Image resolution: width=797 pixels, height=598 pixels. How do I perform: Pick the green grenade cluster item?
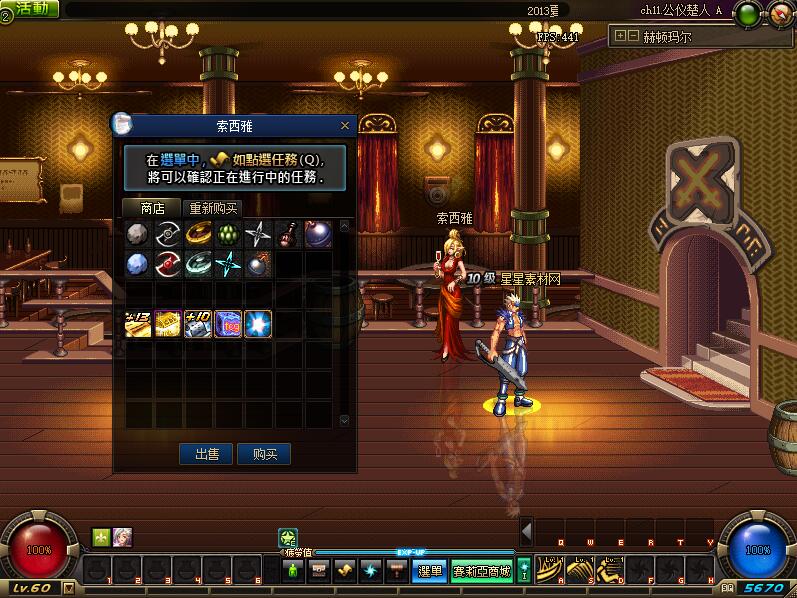point(228,235)
